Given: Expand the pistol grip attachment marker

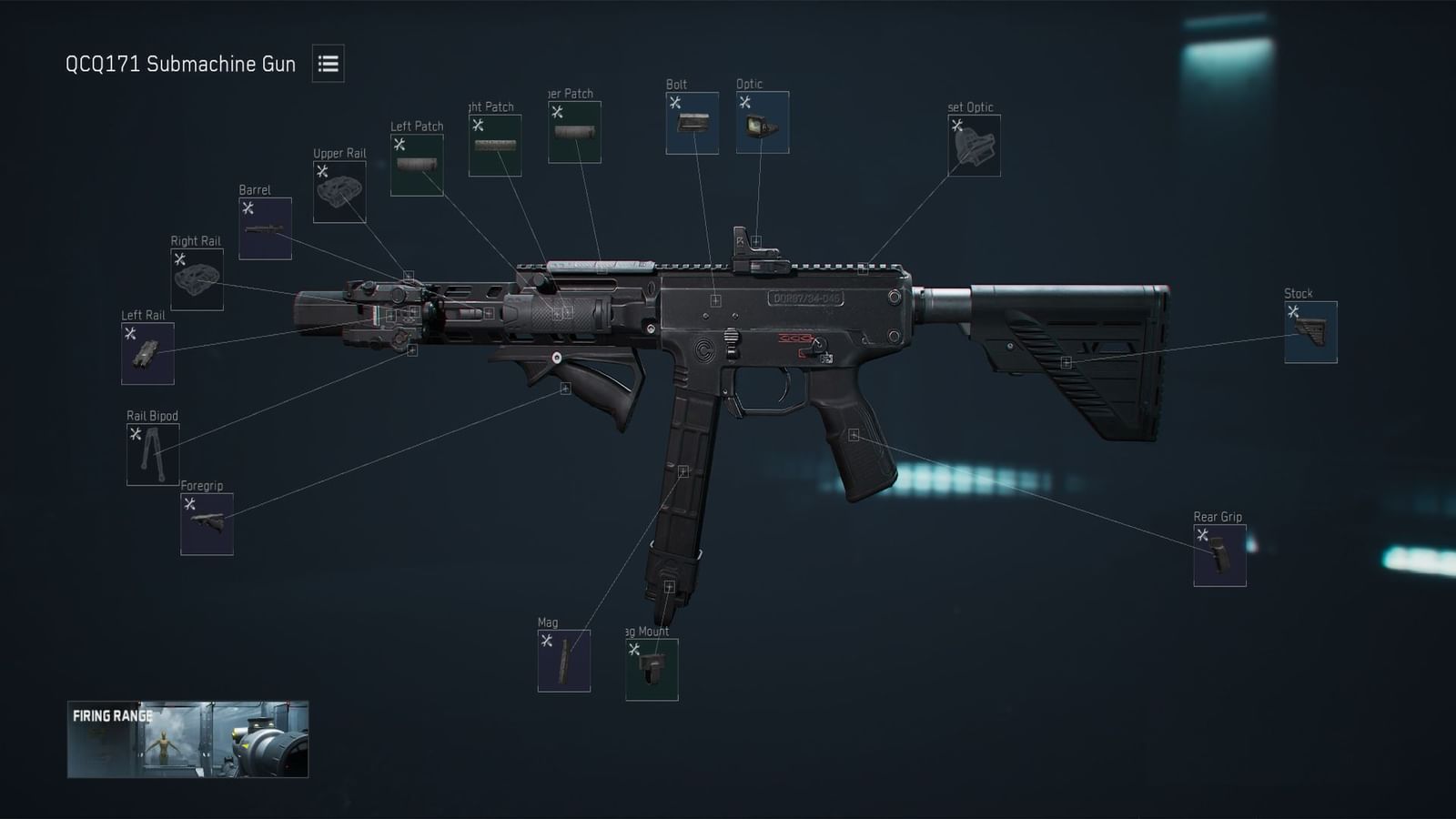Looking at the screenshot, I should tap(854, 434).
